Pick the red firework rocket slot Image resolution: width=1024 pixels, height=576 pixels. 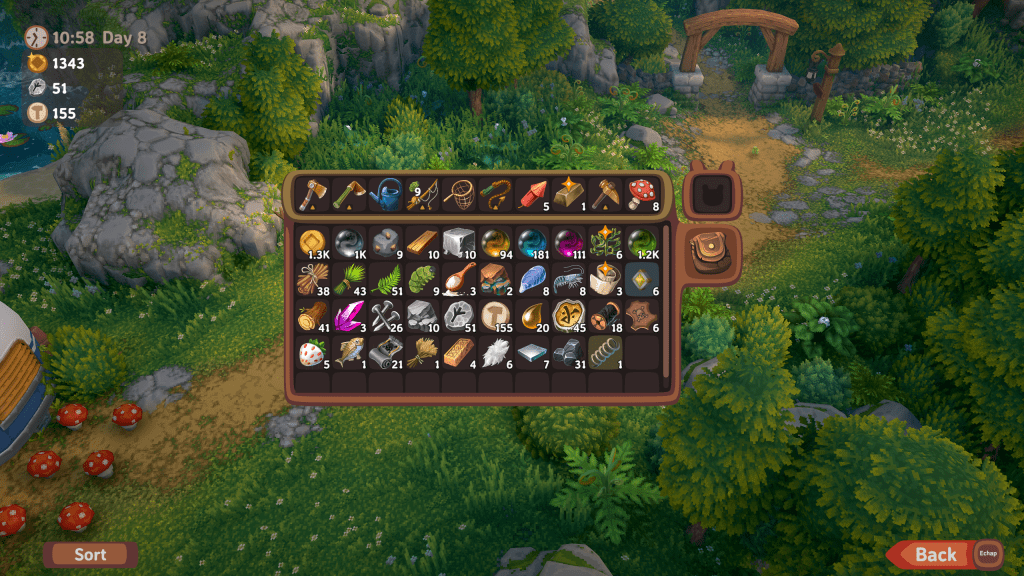coord(531,194)
